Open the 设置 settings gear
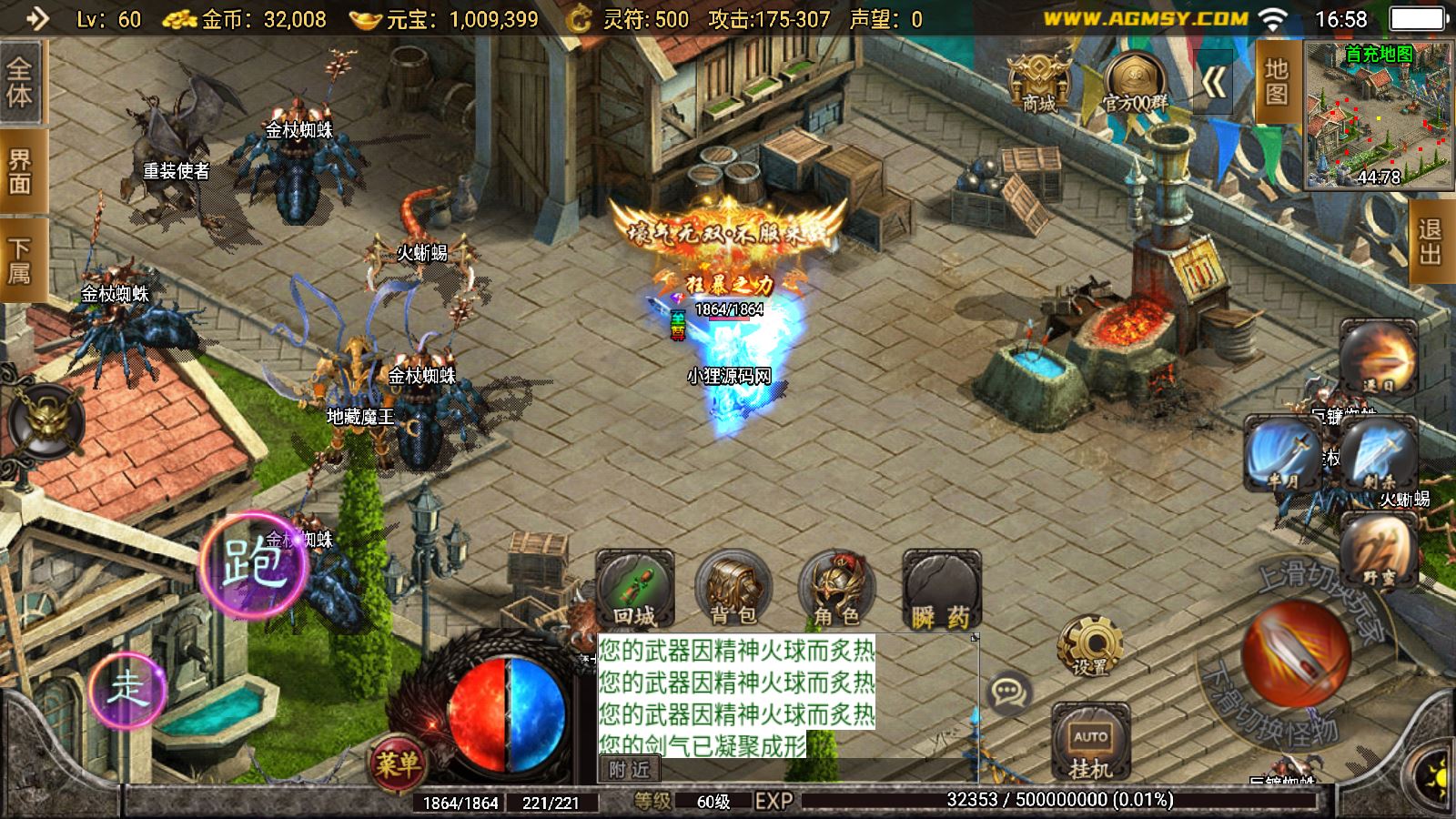This screenshot has width=1456, height=819. point(1089,645)
